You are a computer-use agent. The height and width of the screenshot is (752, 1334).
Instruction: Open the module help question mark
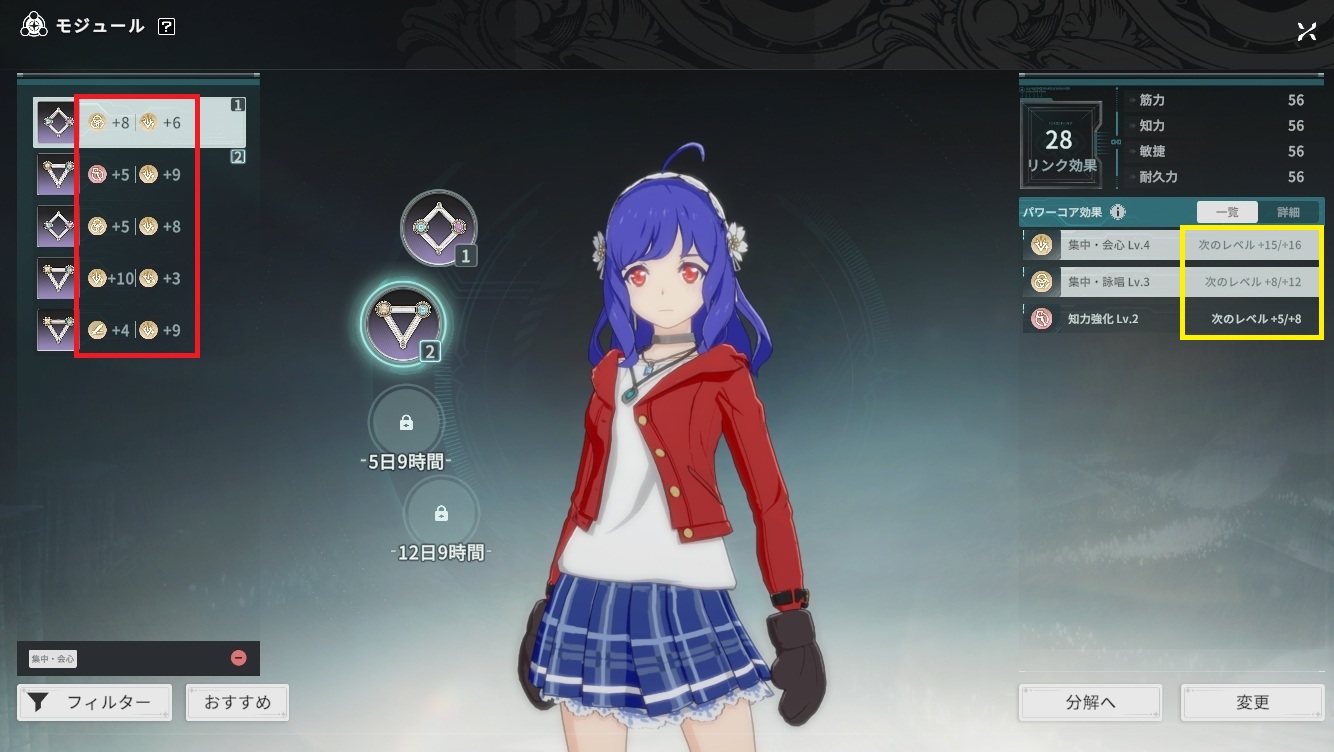pos(166,27)
